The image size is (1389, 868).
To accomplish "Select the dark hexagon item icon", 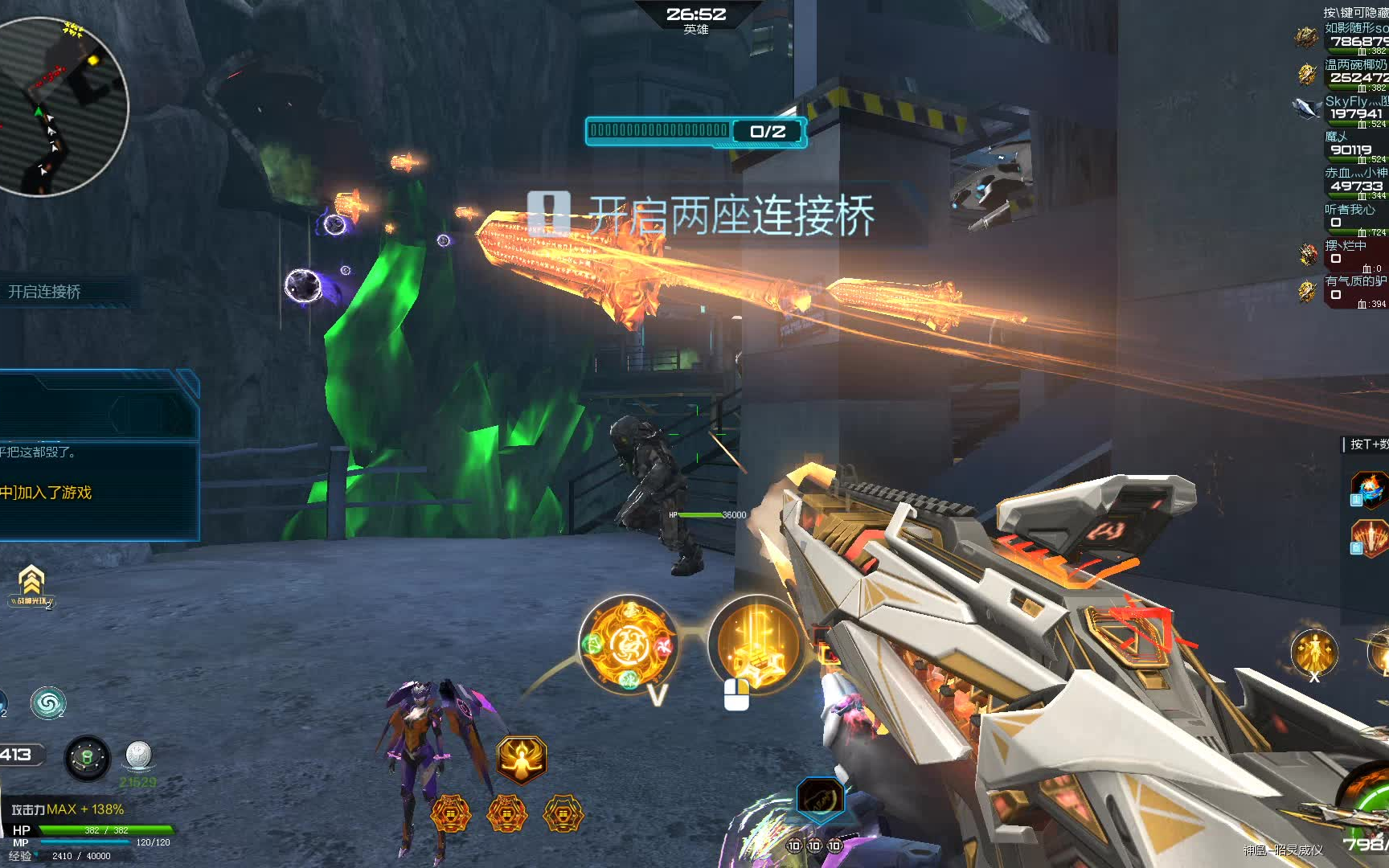I will pos(820,796).
